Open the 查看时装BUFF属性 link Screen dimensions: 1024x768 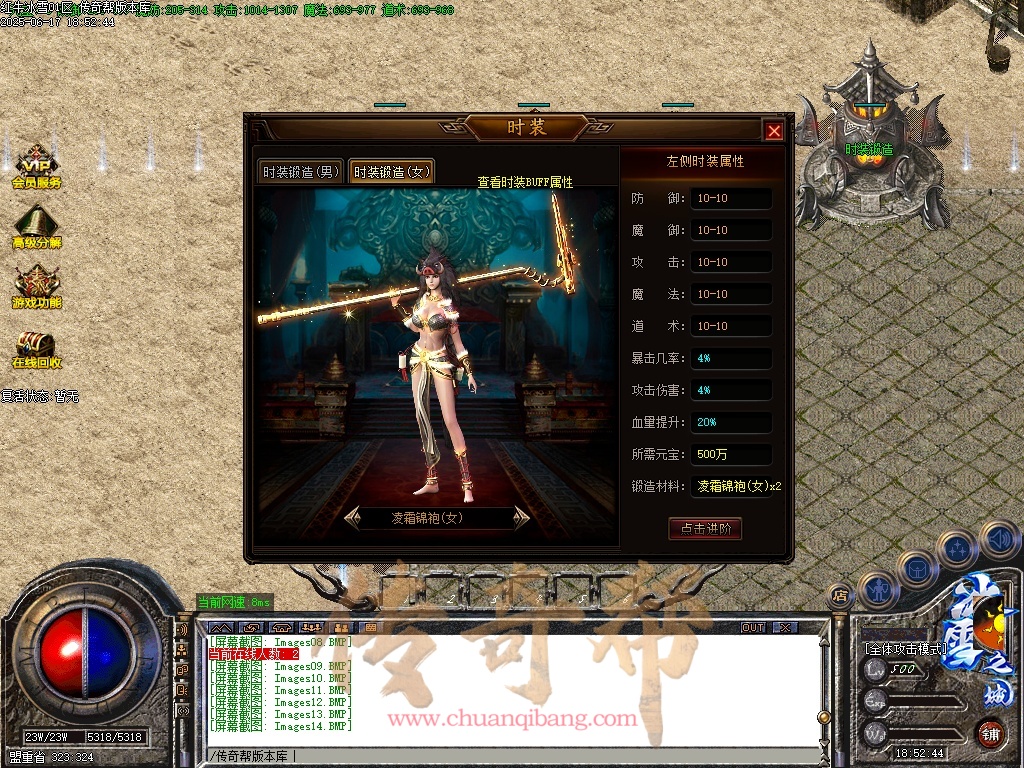point(525,182)
